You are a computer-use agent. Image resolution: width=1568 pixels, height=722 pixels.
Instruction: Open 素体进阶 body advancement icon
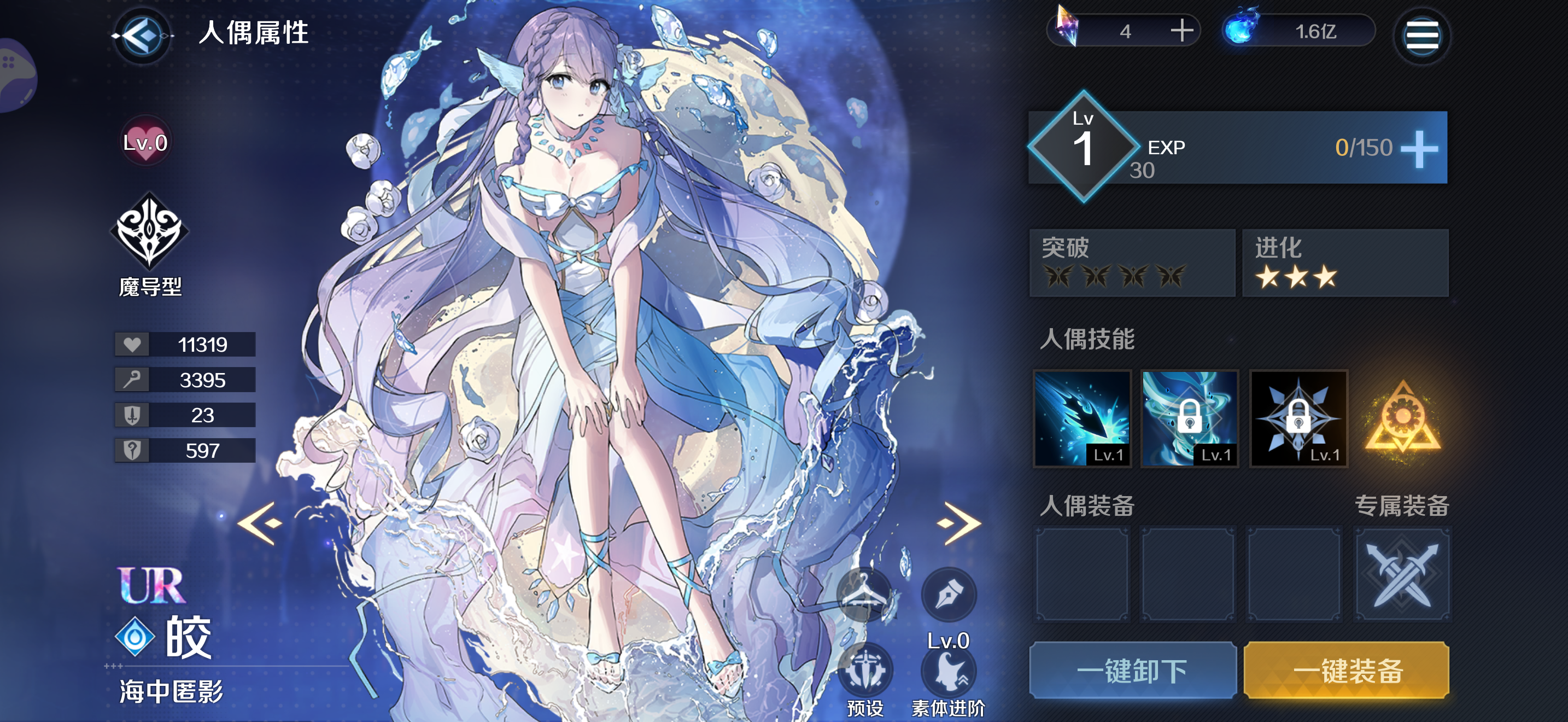[x=949, y=672]
